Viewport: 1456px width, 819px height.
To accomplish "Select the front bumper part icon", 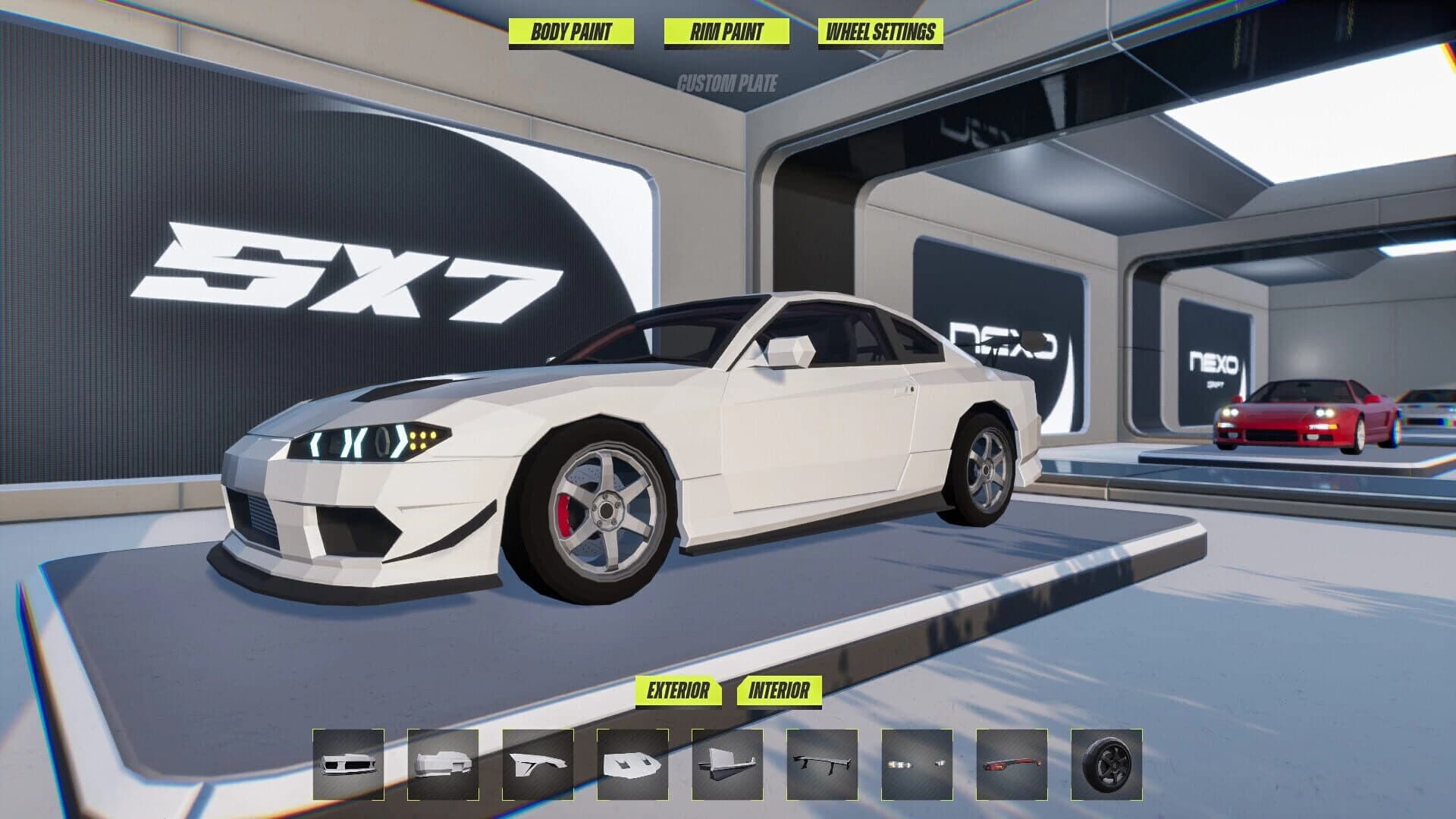I will (x=349, y=768).
